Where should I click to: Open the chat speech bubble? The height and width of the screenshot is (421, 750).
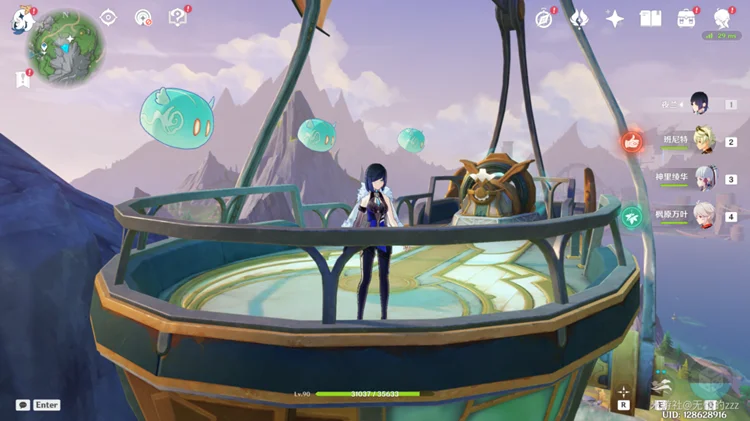23,405
